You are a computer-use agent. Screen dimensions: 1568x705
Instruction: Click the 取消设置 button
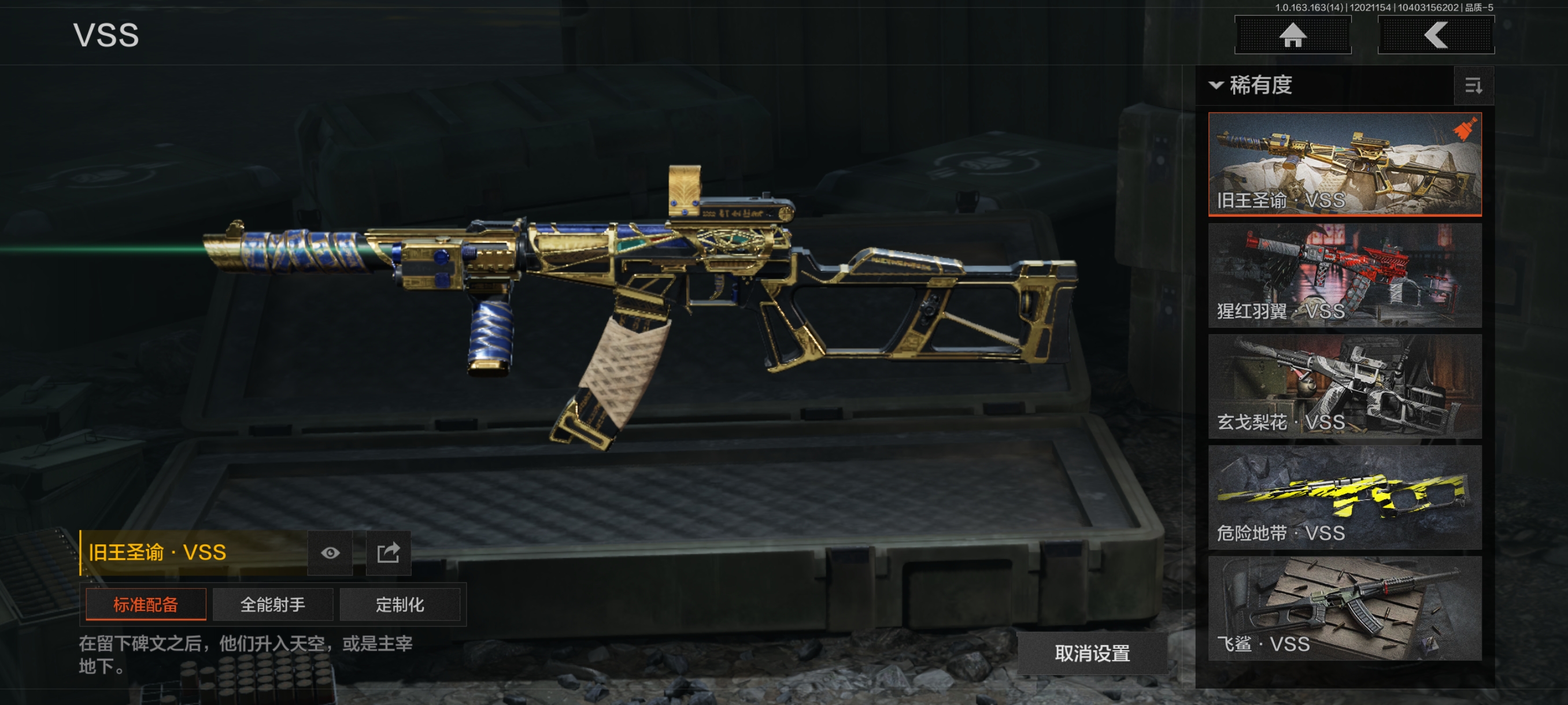point(1092,652)
